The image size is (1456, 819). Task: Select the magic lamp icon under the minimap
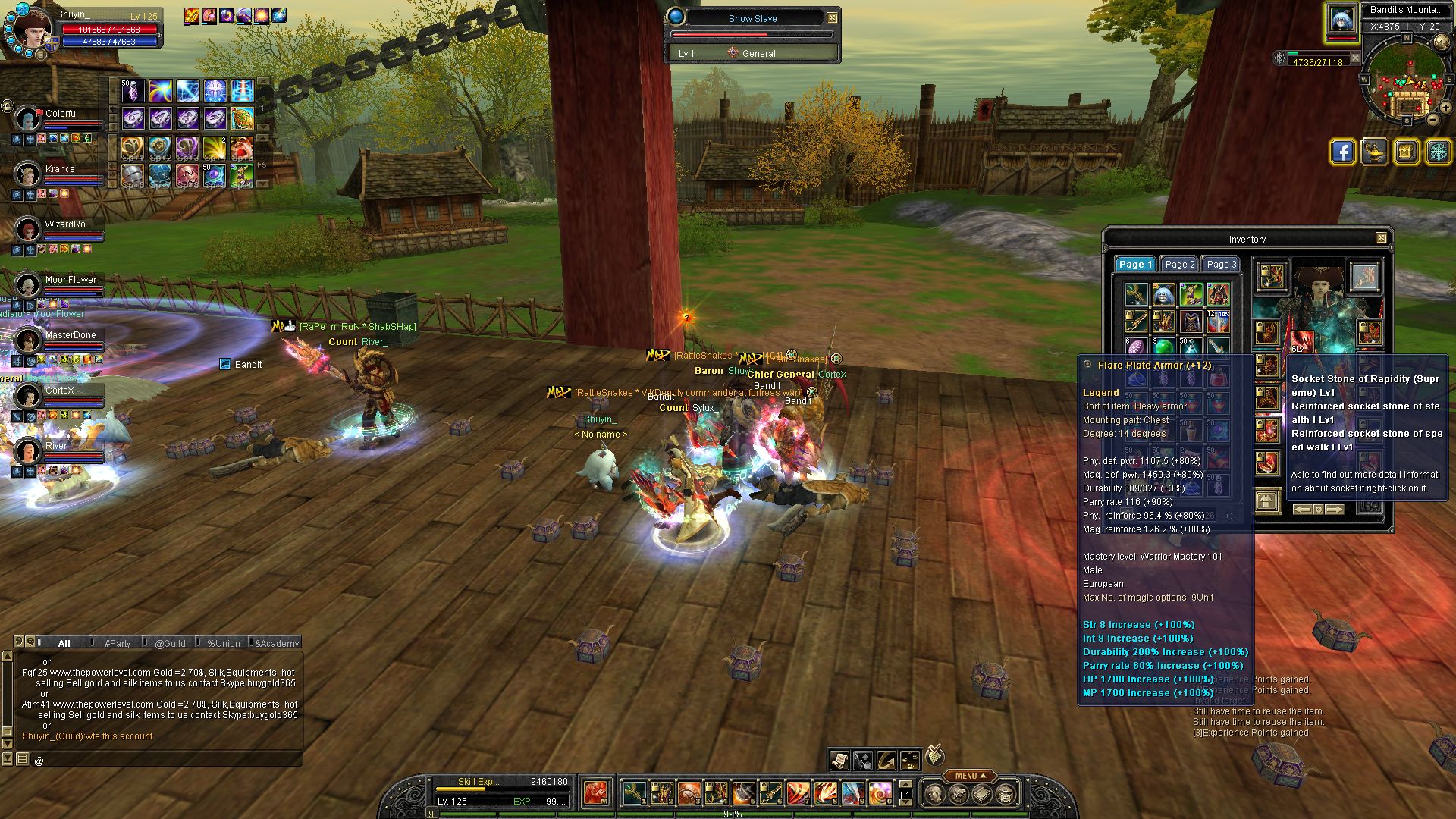(x=1374, y=151)
